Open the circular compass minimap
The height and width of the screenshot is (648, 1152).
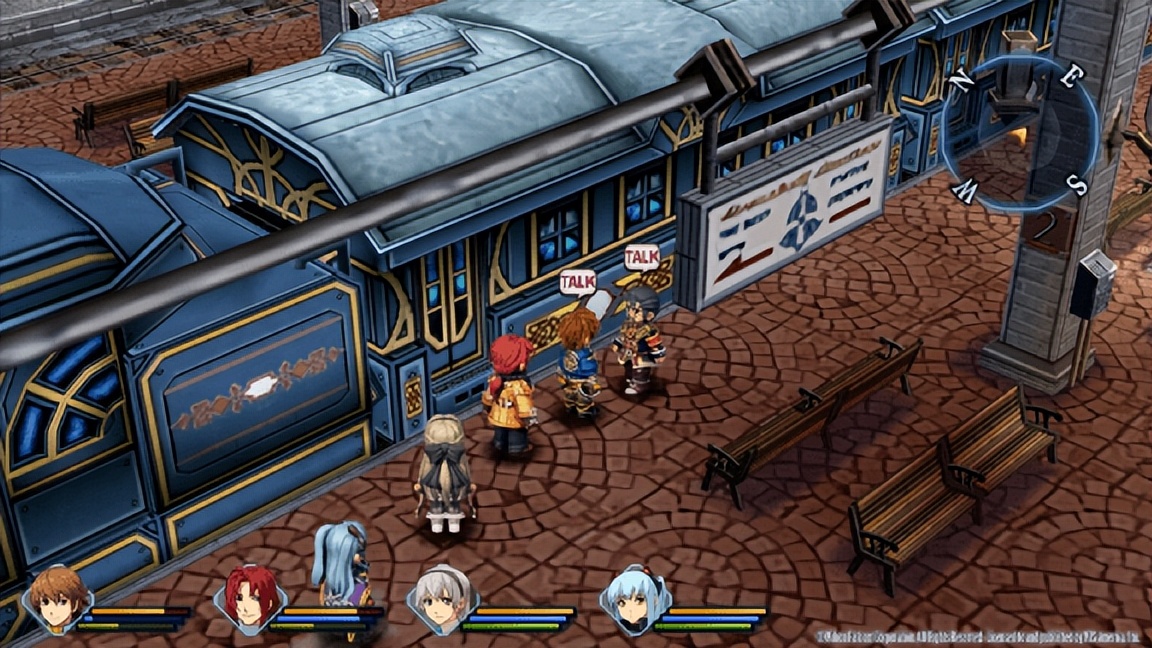click(1019, 132)
